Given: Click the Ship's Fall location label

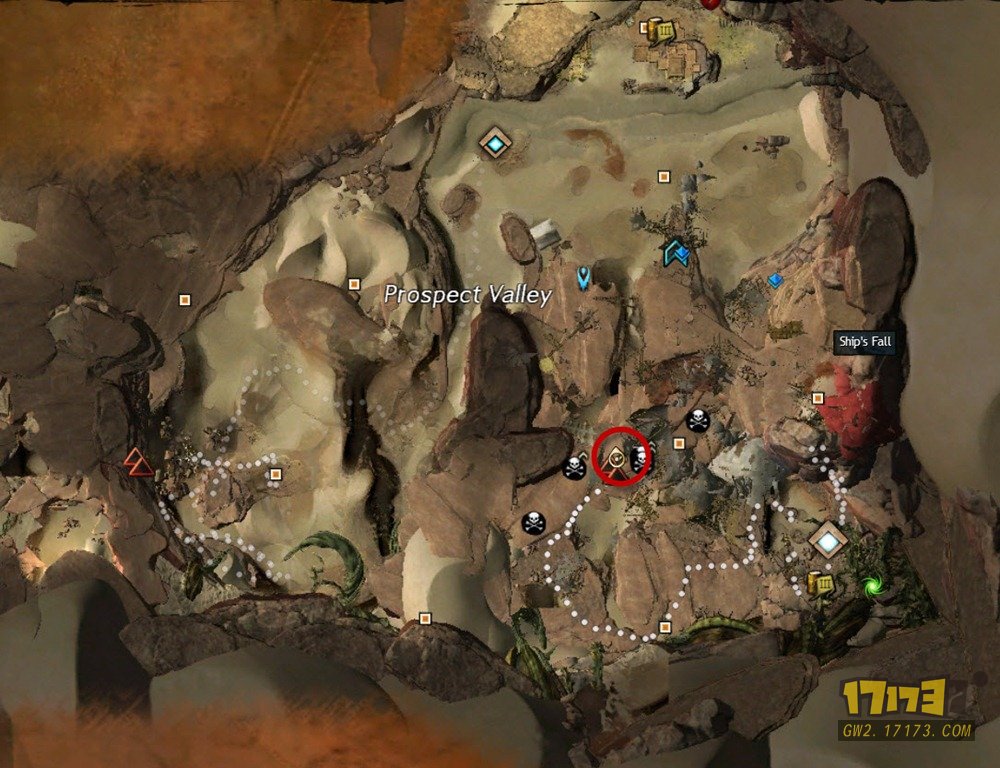Looking at the screenshot, I should pyautogui.click(x=864, y=343).
